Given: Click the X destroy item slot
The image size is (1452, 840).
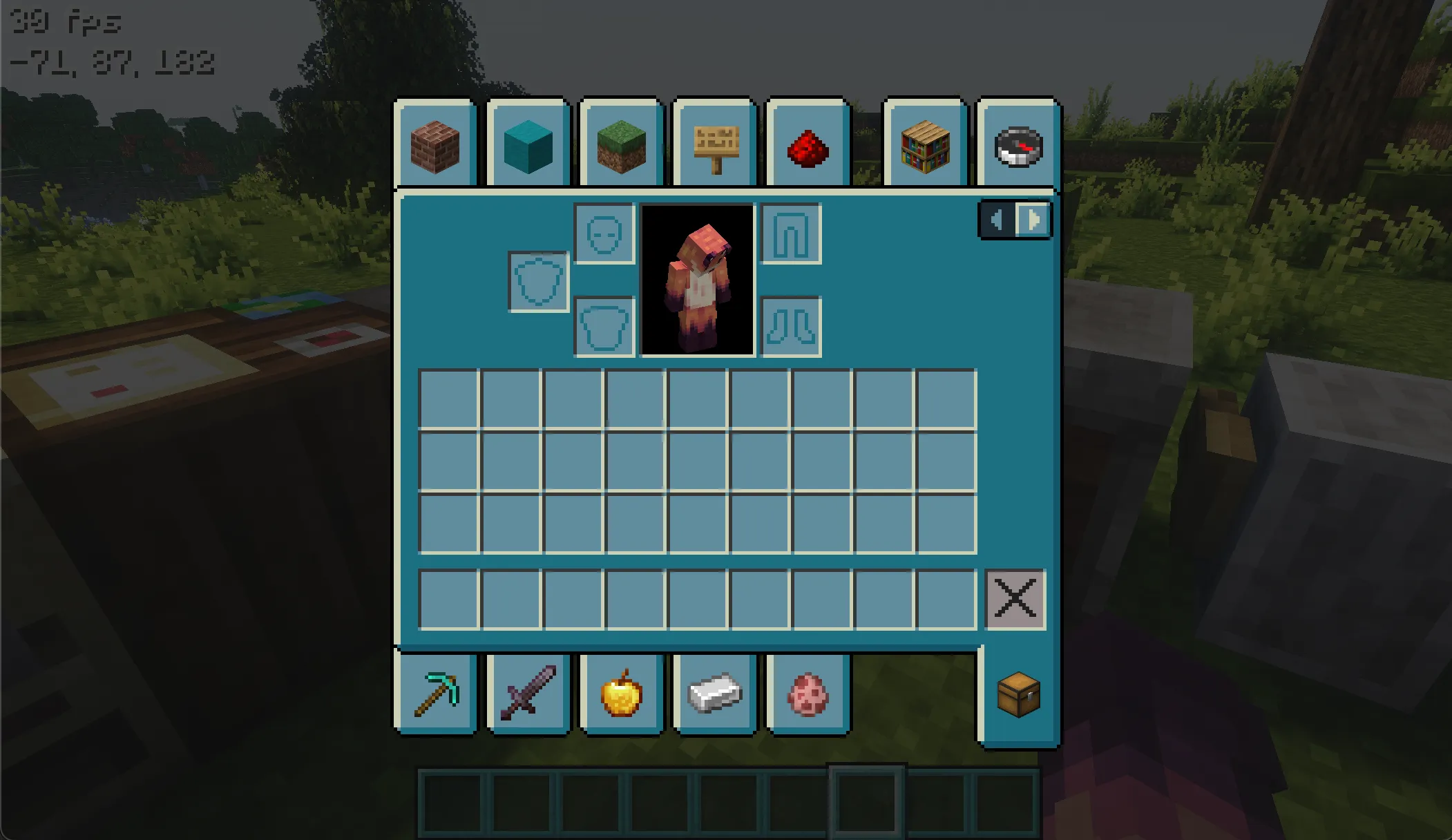Looking at the screenshot, I should (x=1014, y=598).
